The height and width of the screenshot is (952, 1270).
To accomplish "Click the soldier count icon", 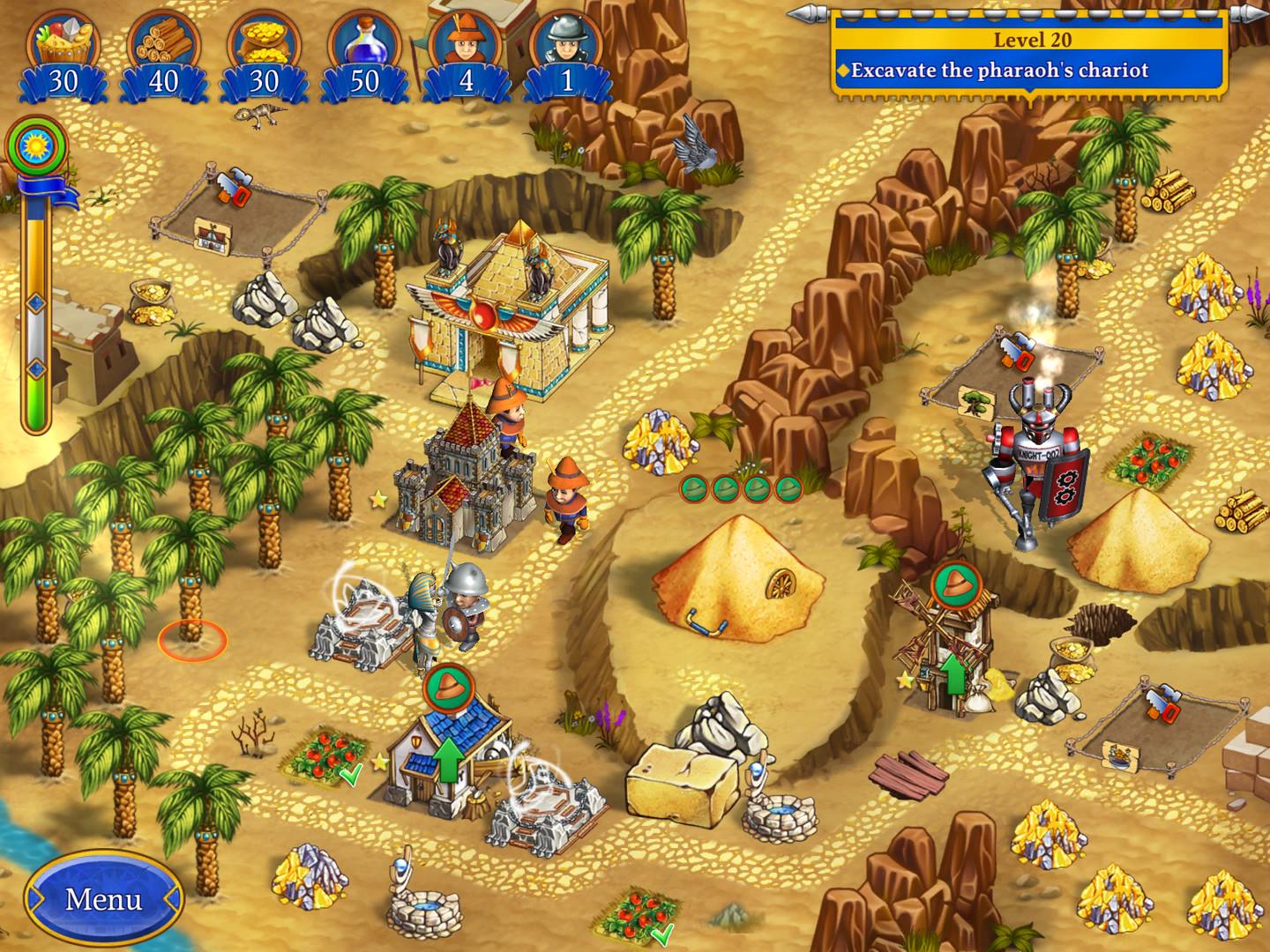I will click(569, 40).
